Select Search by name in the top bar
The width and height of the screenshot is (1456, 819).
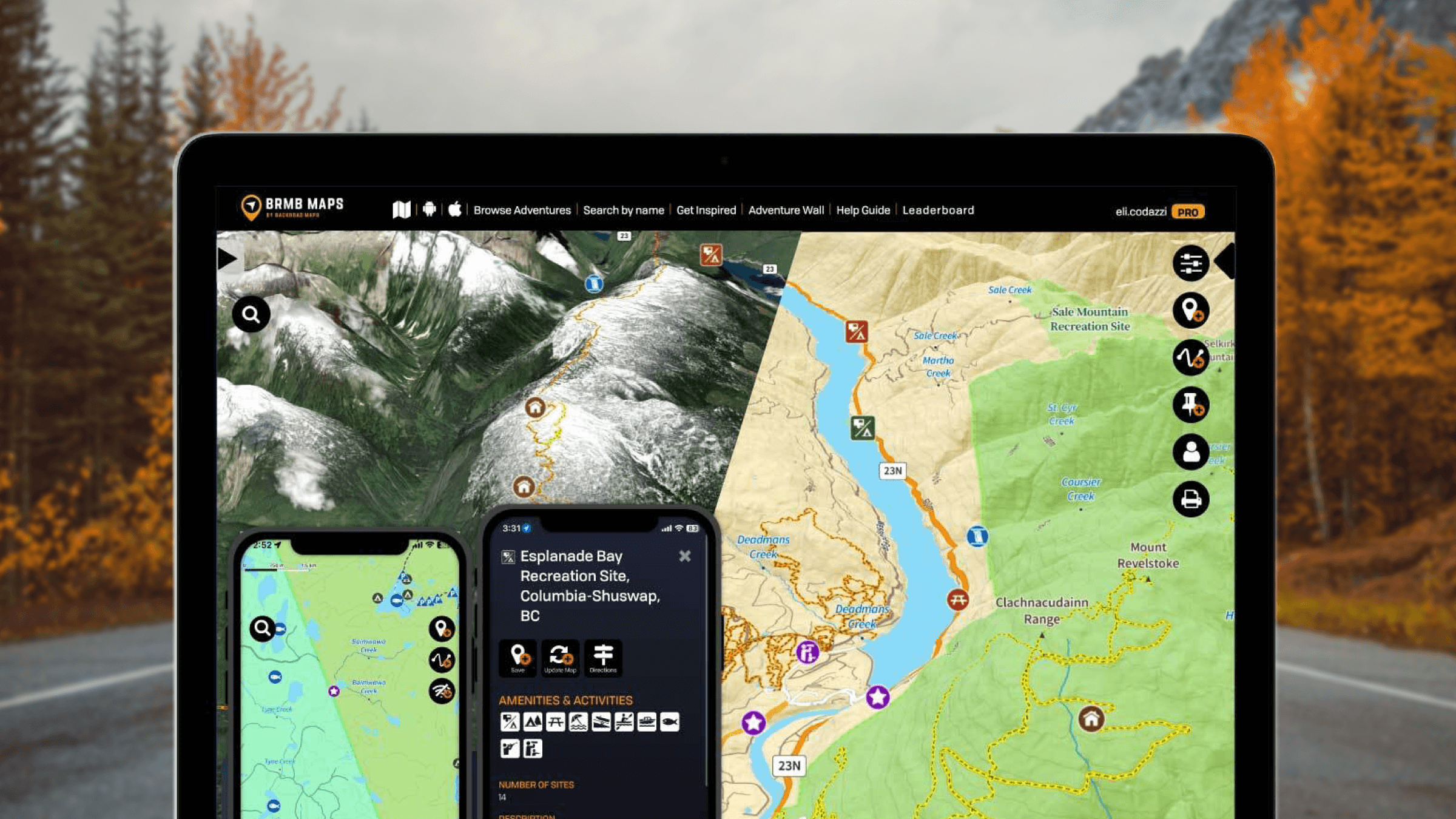623,210
